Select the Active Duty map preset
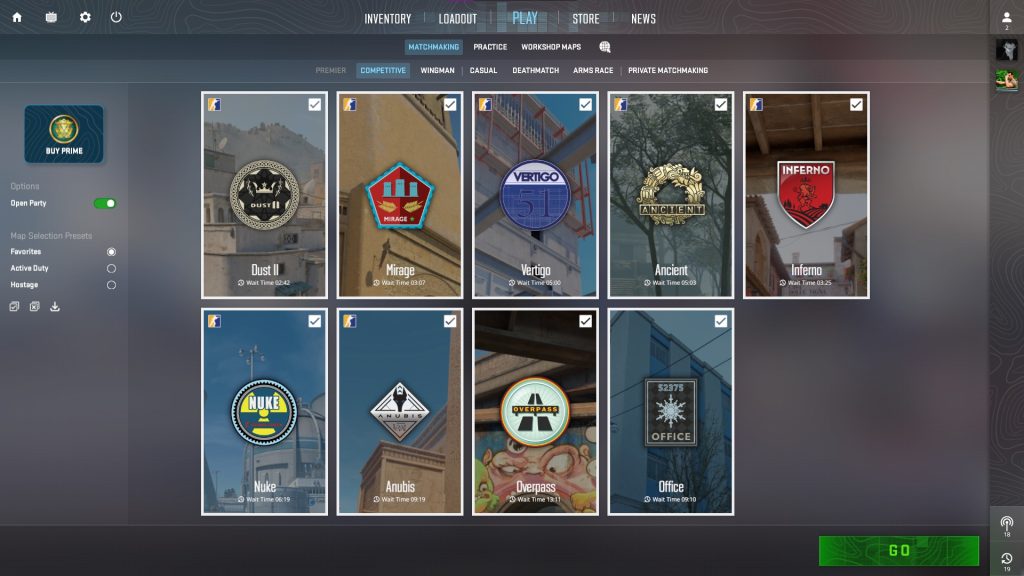1024x576 pixels. click(x=111, y=268)
